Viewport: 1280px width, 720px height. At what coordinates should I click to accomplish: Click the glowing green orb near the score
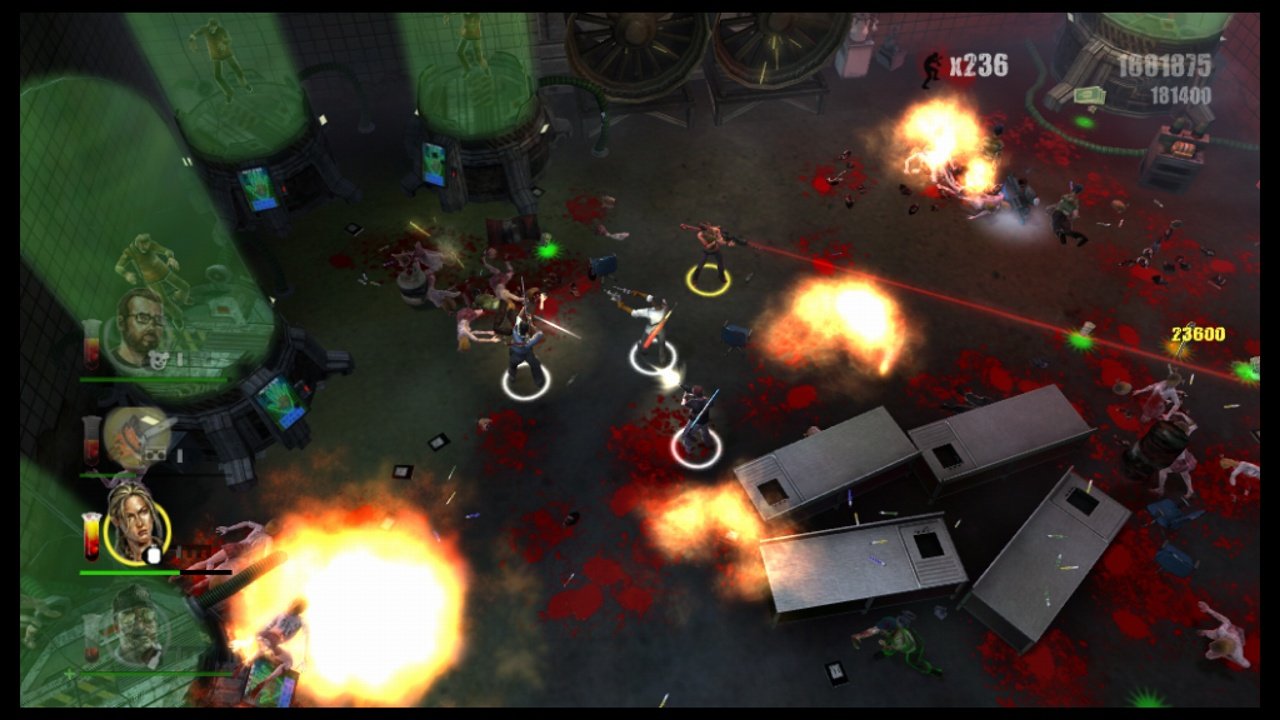(1084, 122)
